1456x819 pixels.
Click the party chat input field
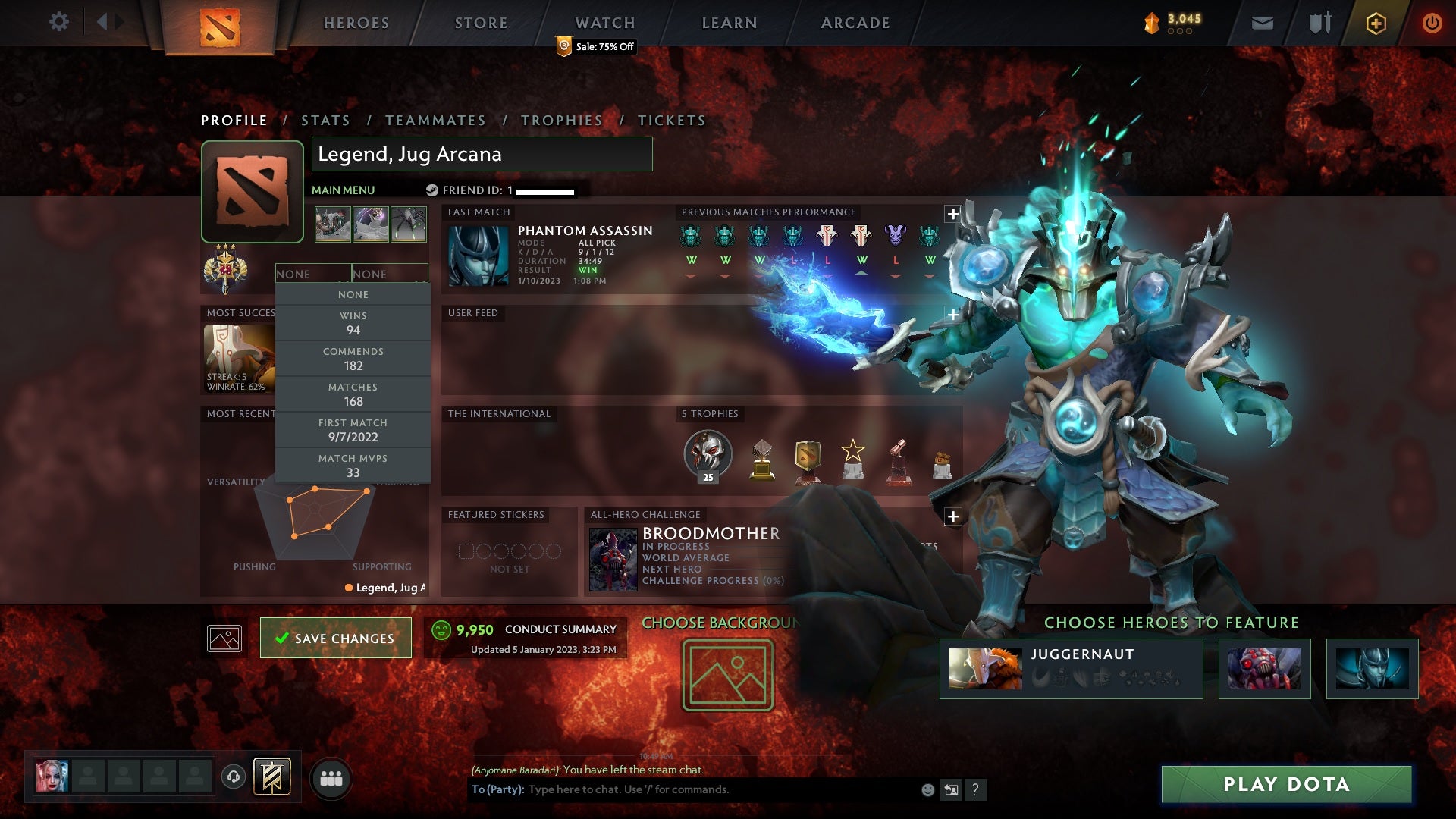tap(682, 789)
